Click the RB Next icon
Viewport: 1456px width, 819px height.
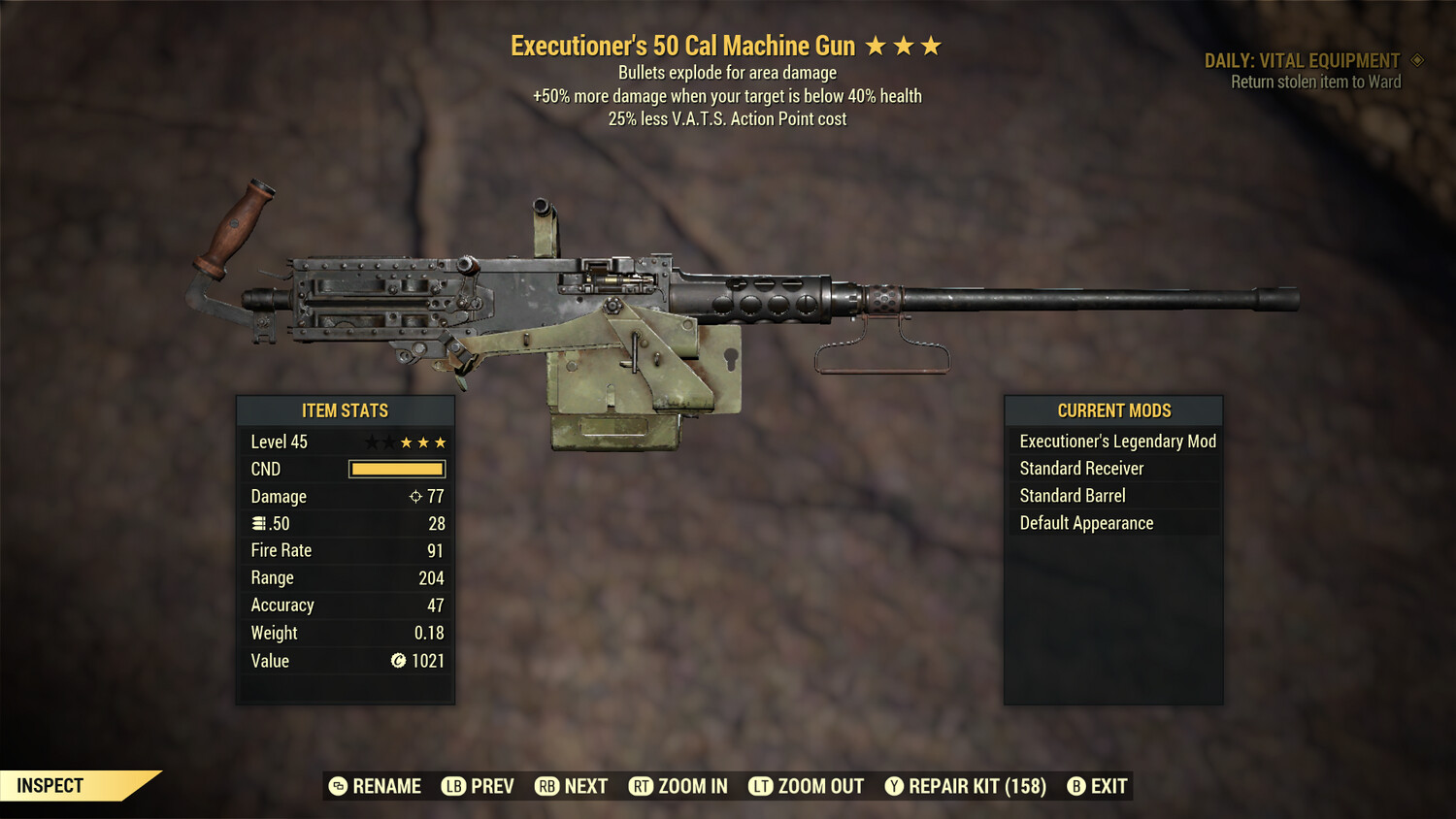(x=546, y=786)
